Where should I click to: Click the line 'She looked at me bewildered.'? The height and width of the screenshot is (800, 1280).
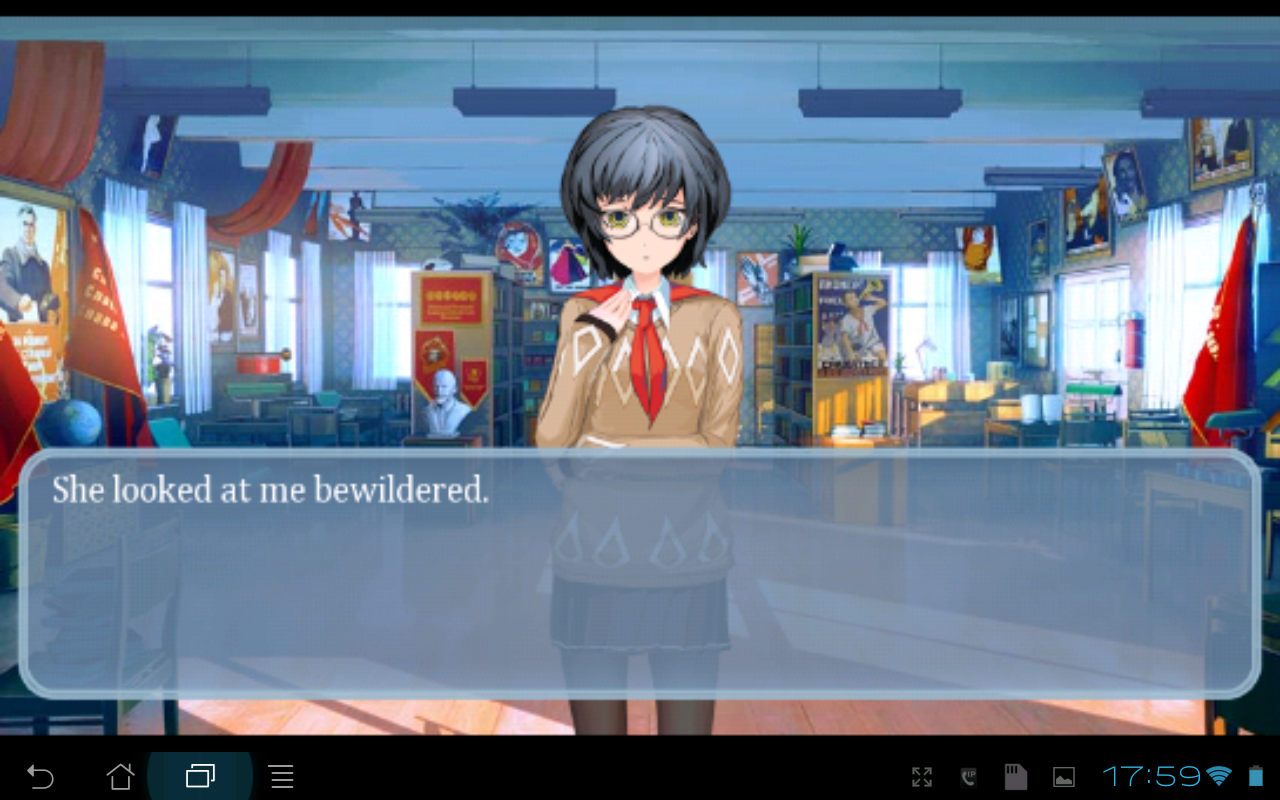click(x=268, y=490)
